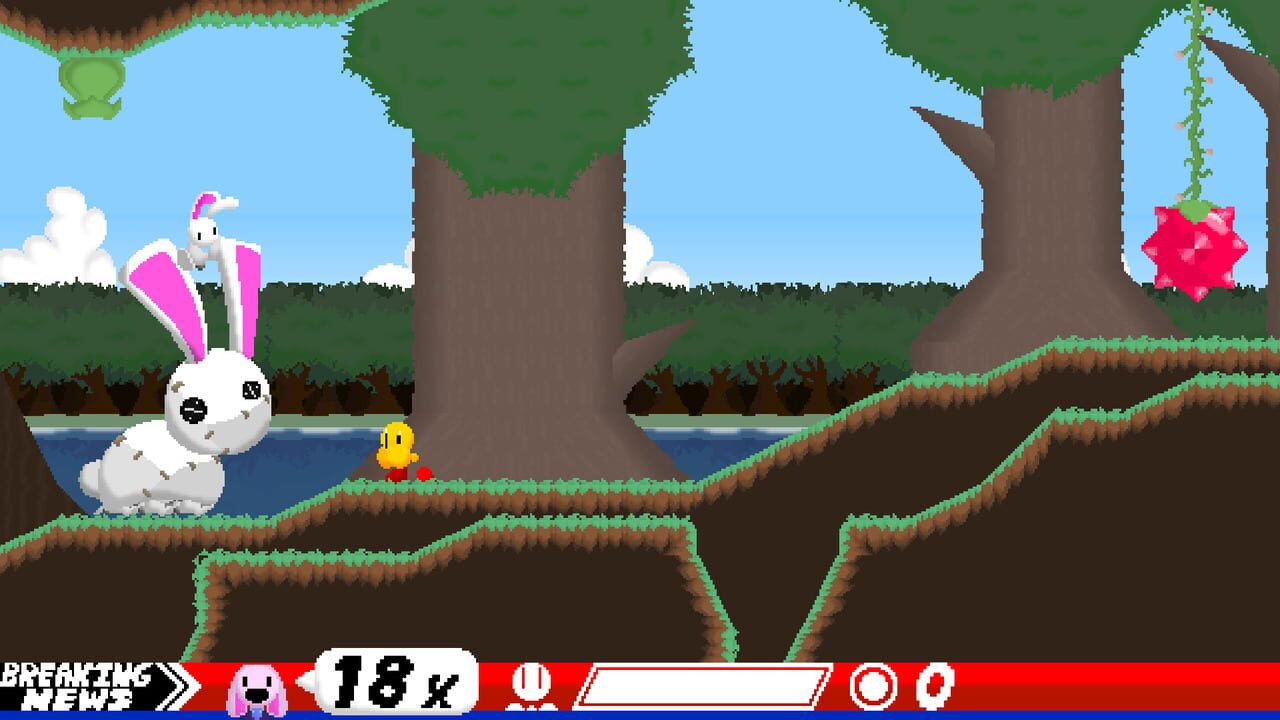Screen dimensions: 1280x720
Task: Toggle the blue bar at screen bottom
Action: pyautogui.click(x=640, y=715)
